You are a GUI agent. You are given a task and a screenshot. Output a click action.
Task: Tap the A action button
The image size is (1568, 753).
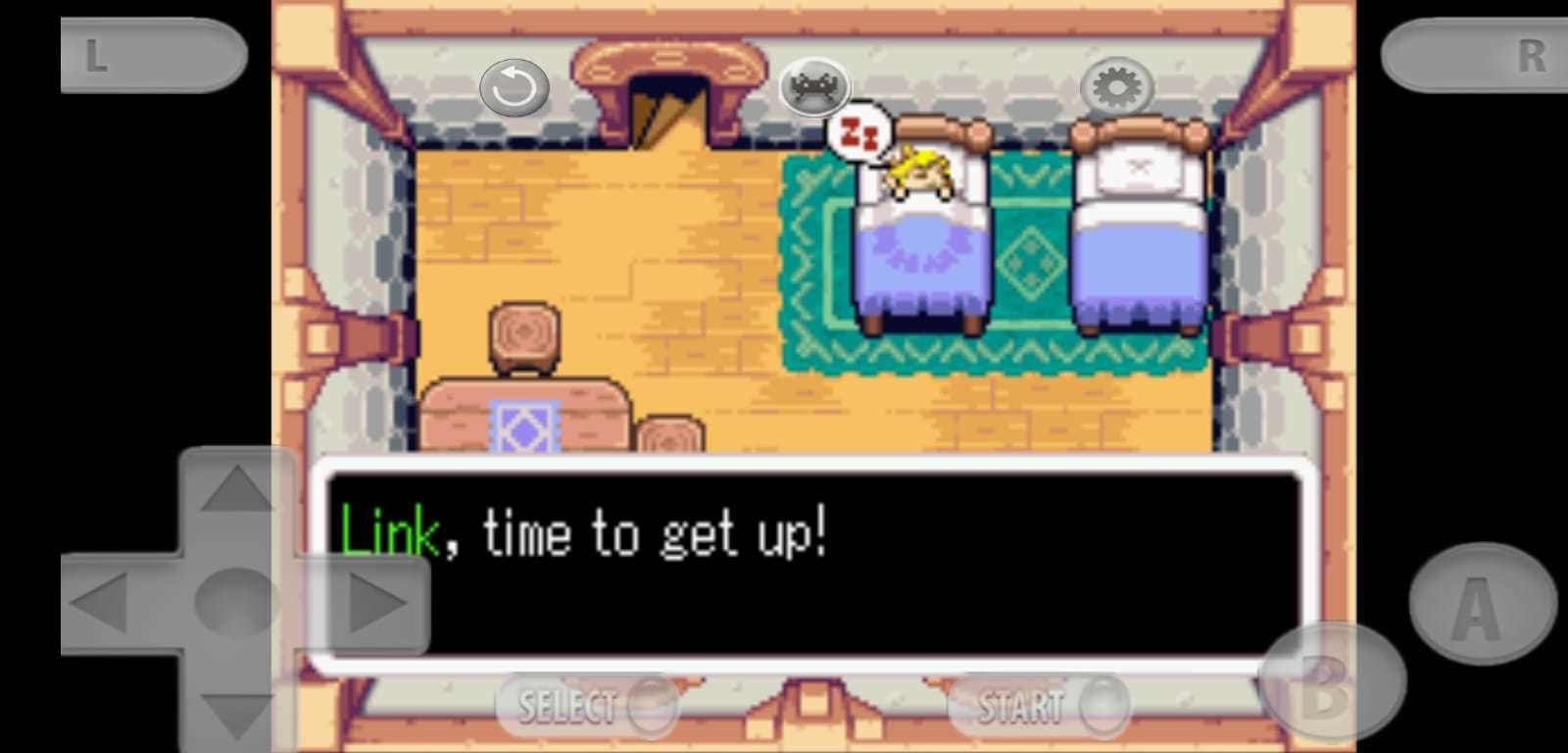[x=1481, y=605]
